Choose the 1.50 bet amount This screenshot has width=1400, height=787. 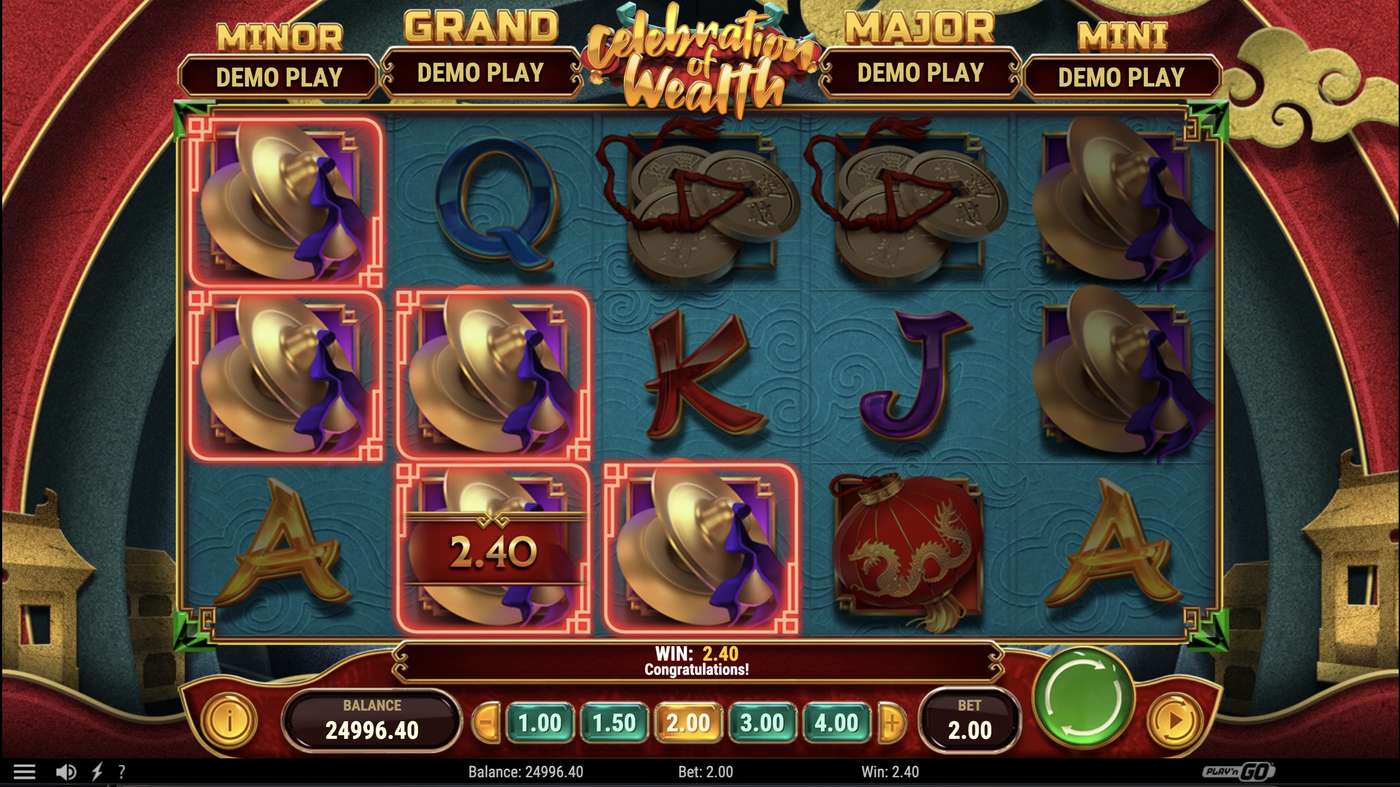614,723
